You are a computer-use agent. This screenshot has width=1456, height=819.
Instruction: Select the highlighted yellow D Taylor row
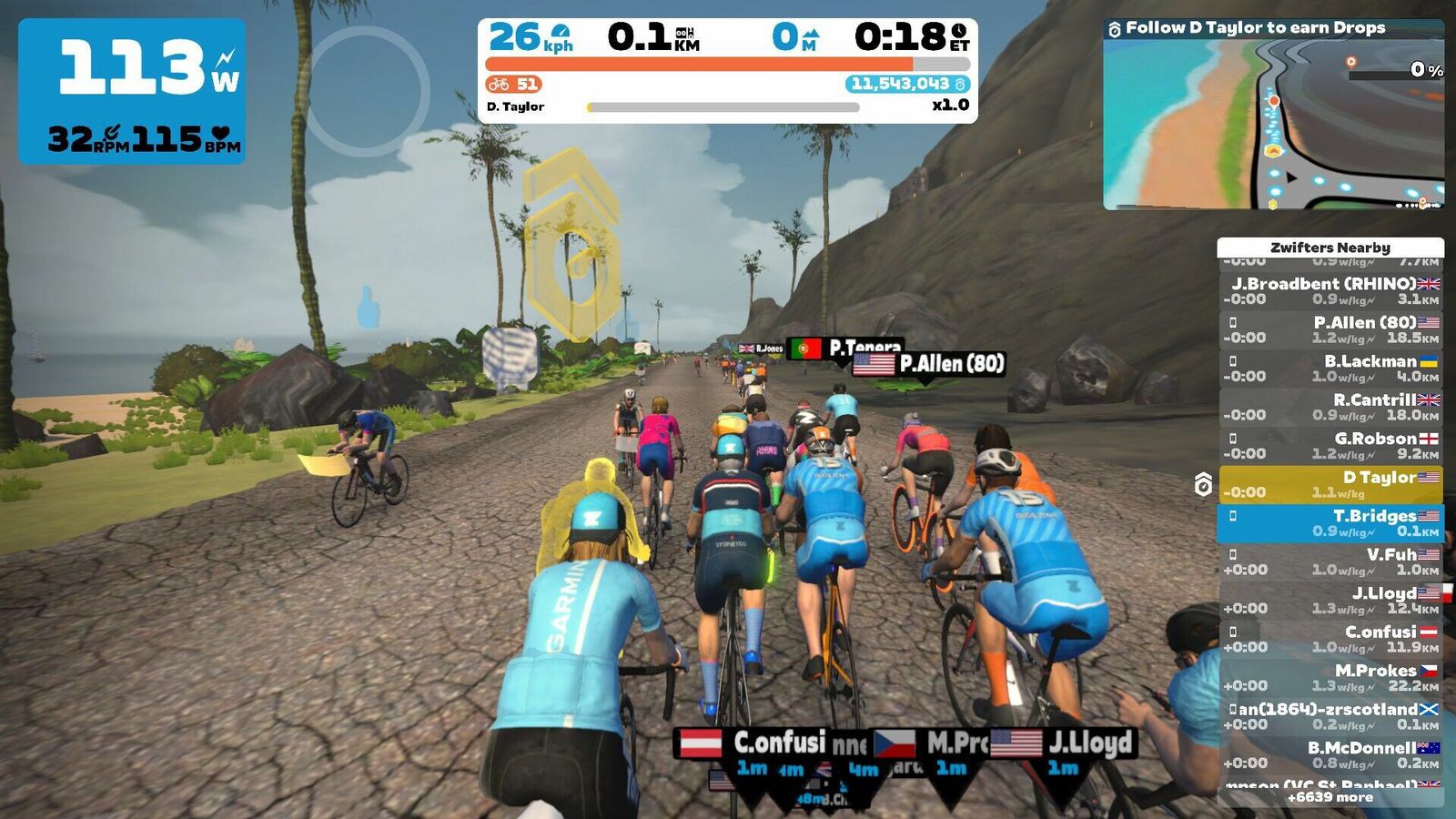(x=1330, y=484)
